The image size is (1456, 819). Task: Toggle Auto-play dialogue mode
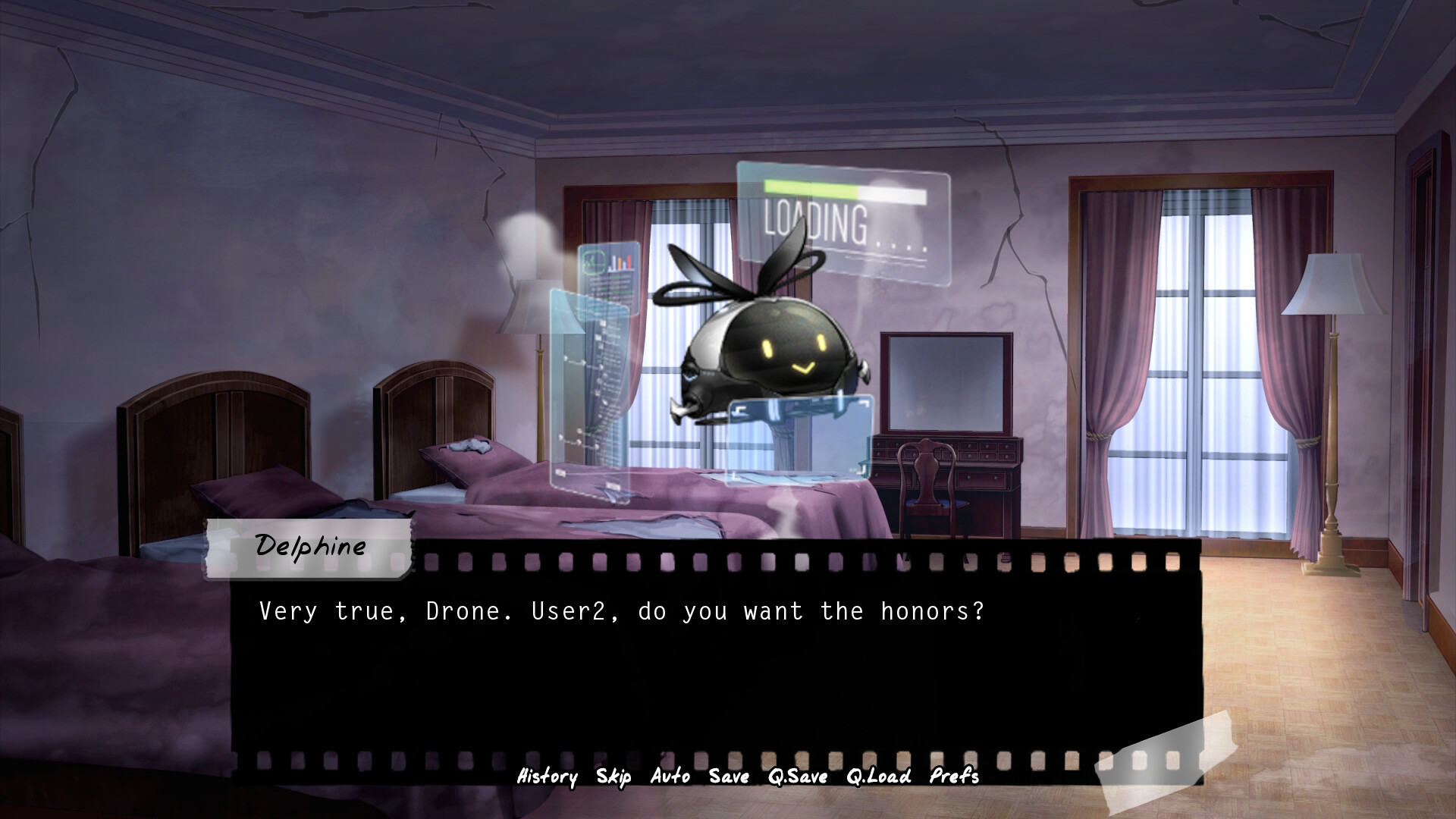(x=669, y=777)
